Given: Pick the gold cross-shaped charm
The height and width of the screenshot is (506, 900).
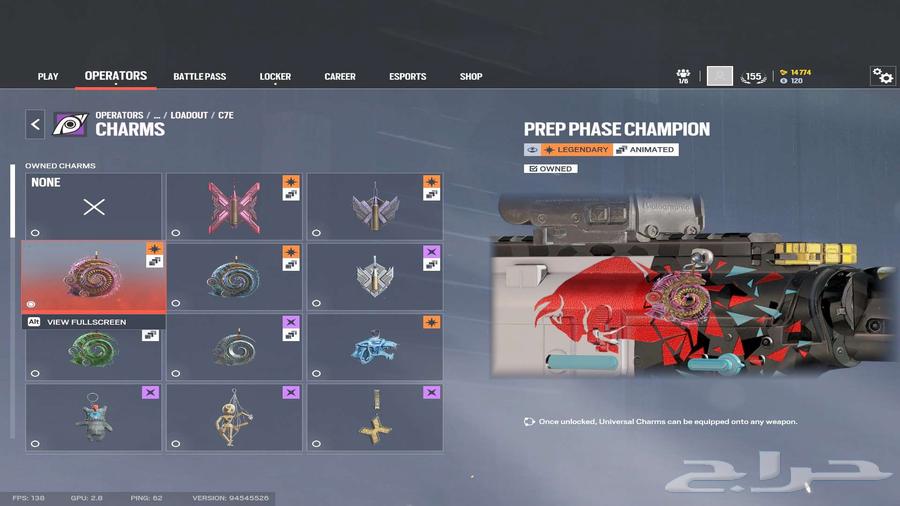Looking at the screenshot, I should pos(375,417).
